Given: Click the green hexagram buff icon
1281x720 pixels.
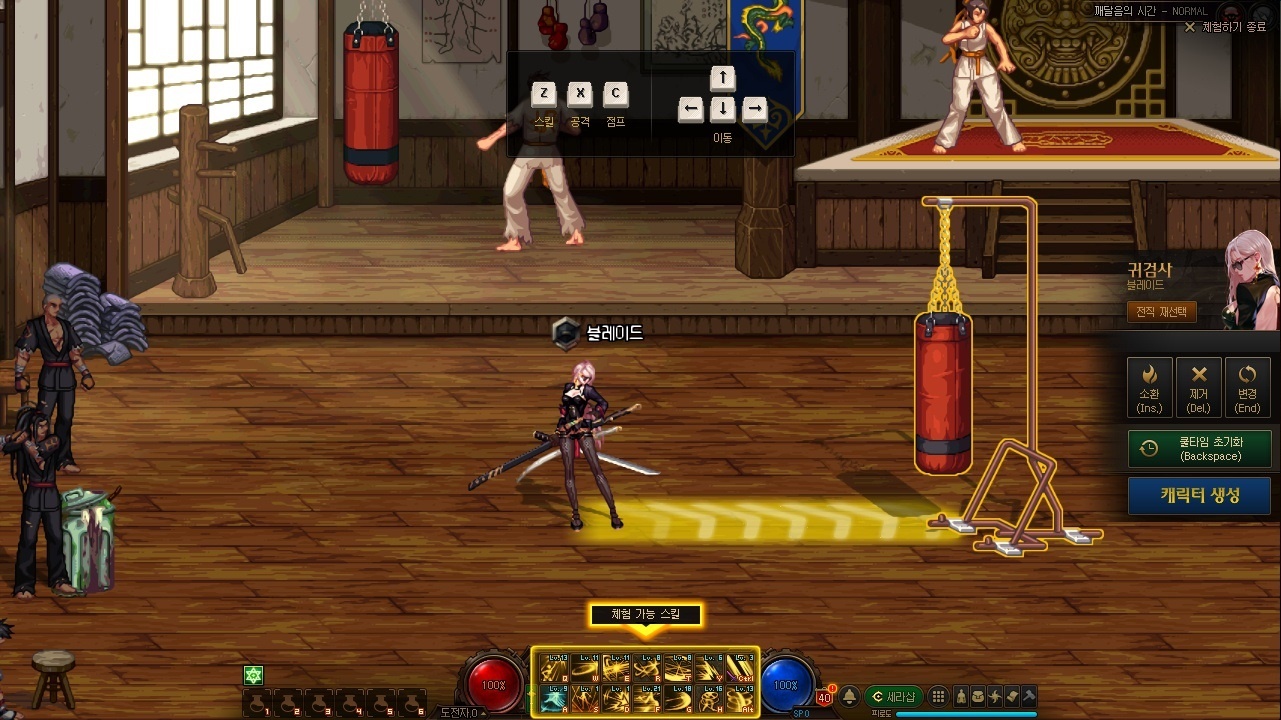Looking at the screenshot, I should [x=253, y=676].
